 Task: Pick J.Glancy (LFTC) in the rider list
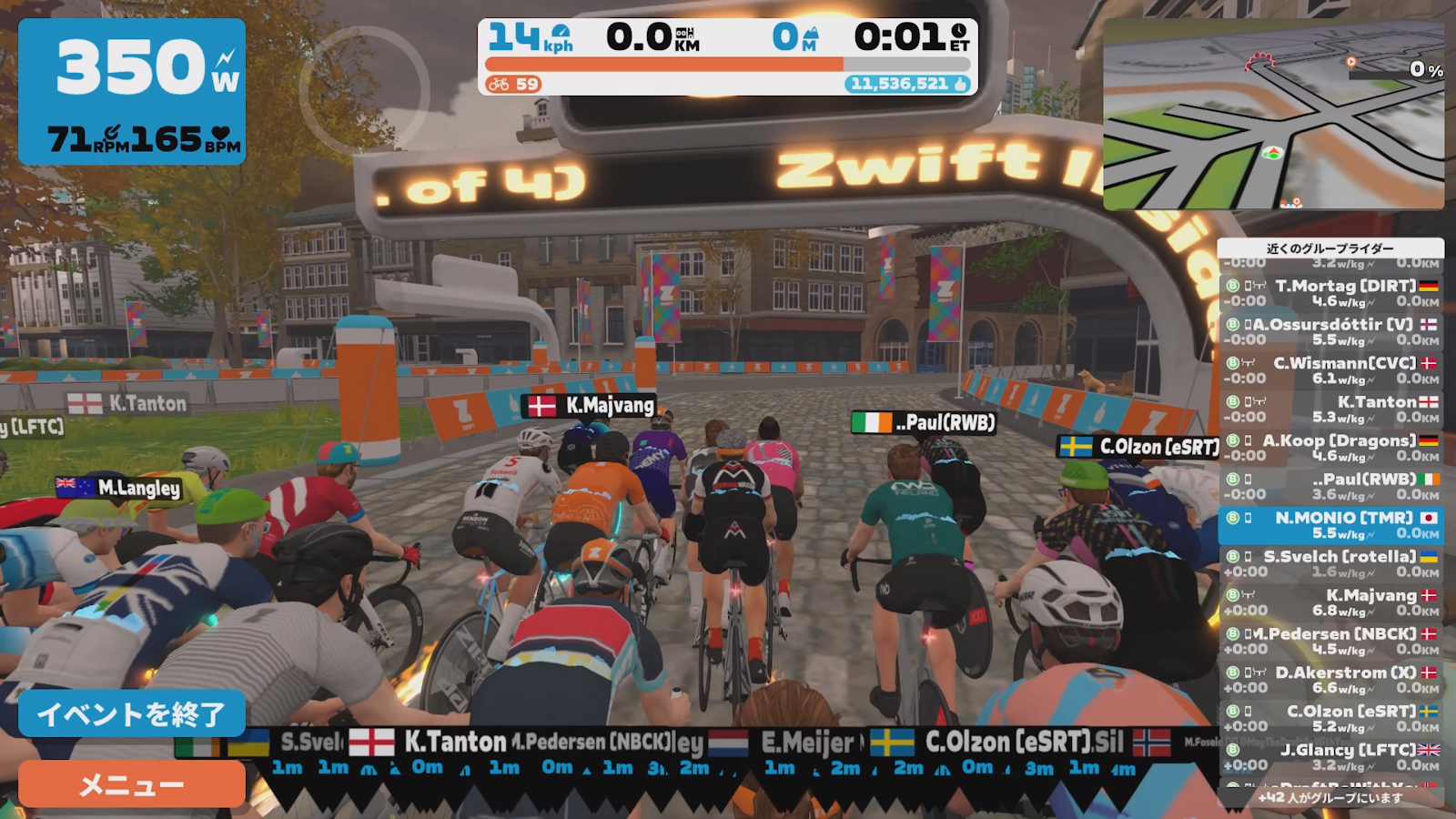[x=1330, y=757]
